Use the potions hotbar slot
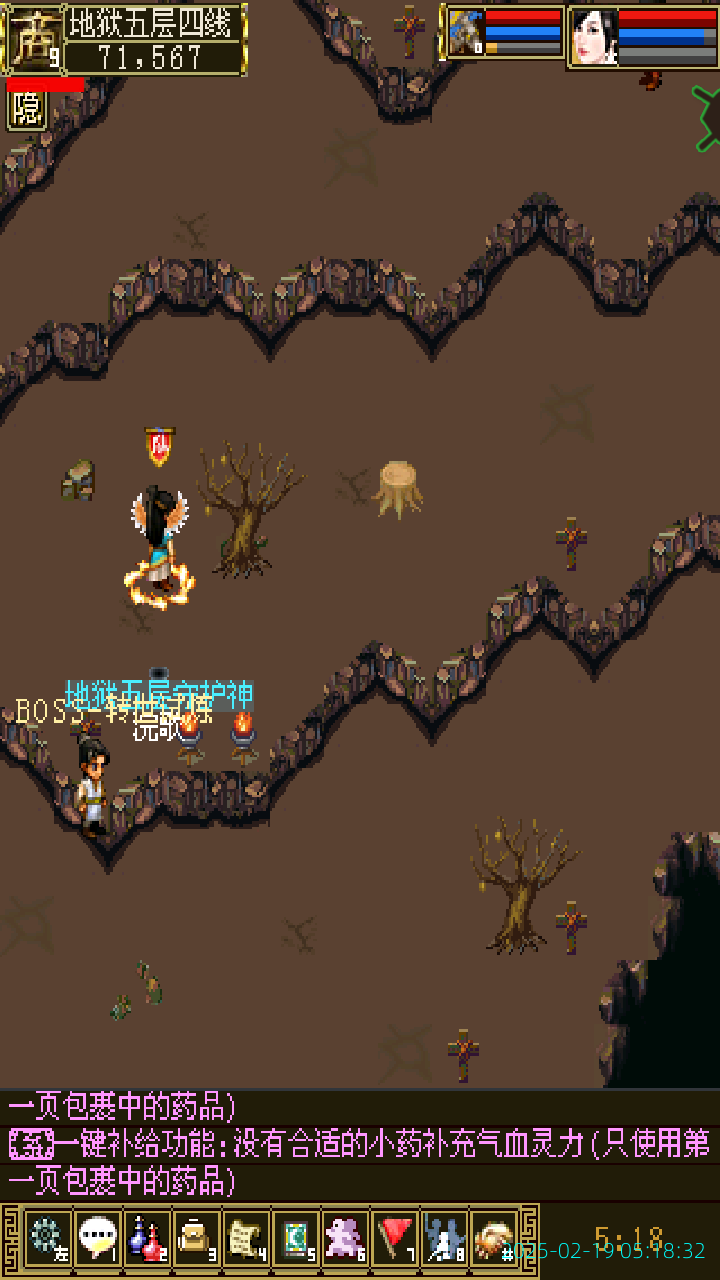The width and height of the screenshot is (720, 1280). 147,1239
